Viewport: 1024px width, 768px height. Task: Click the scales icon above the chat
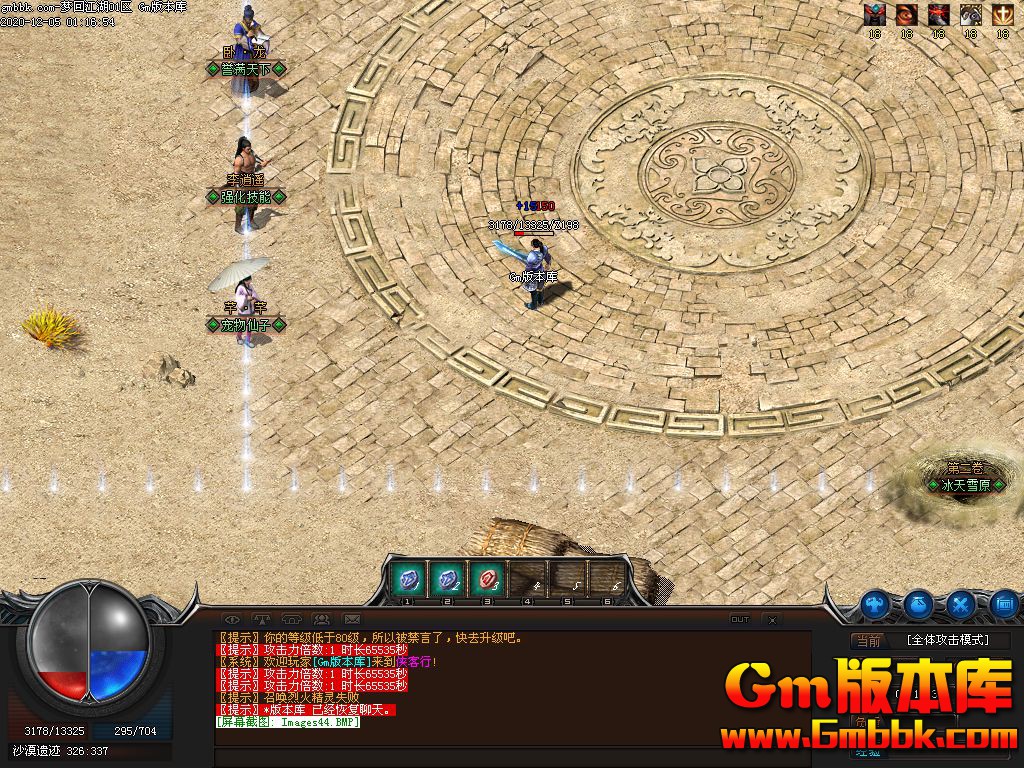(x=262, y=619)
